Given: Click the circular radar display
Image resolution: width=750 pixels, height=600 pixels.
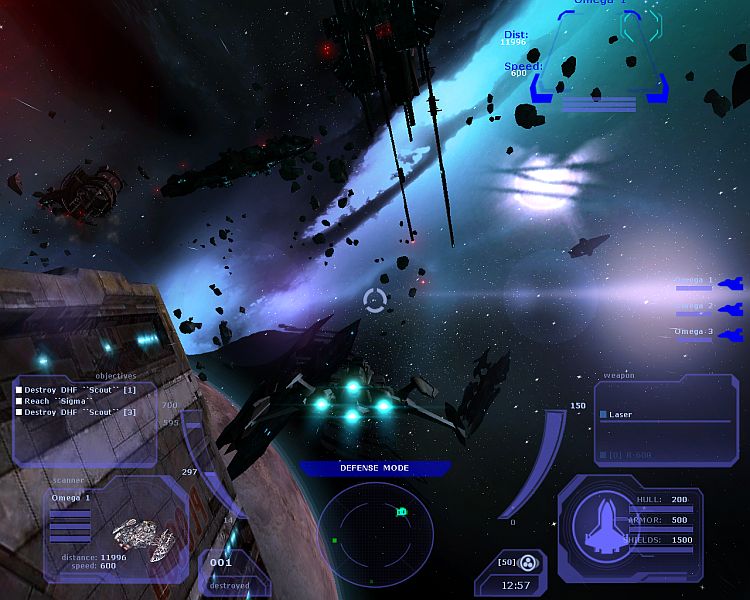Looking at the screenshot, I should coord(375,533).
